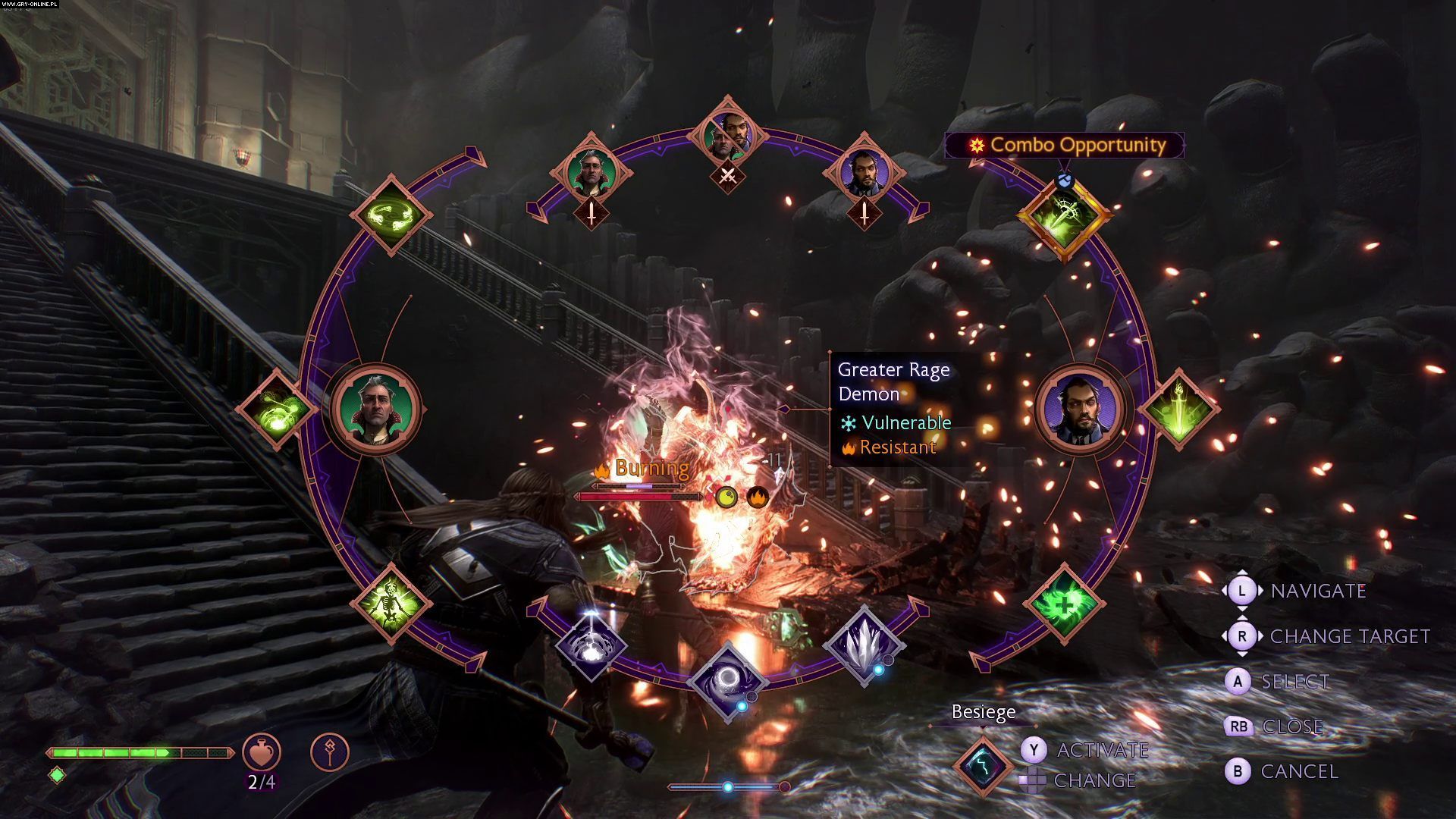
Task: Use the green dagger companion ability
Action: (x=1178, y=409)
